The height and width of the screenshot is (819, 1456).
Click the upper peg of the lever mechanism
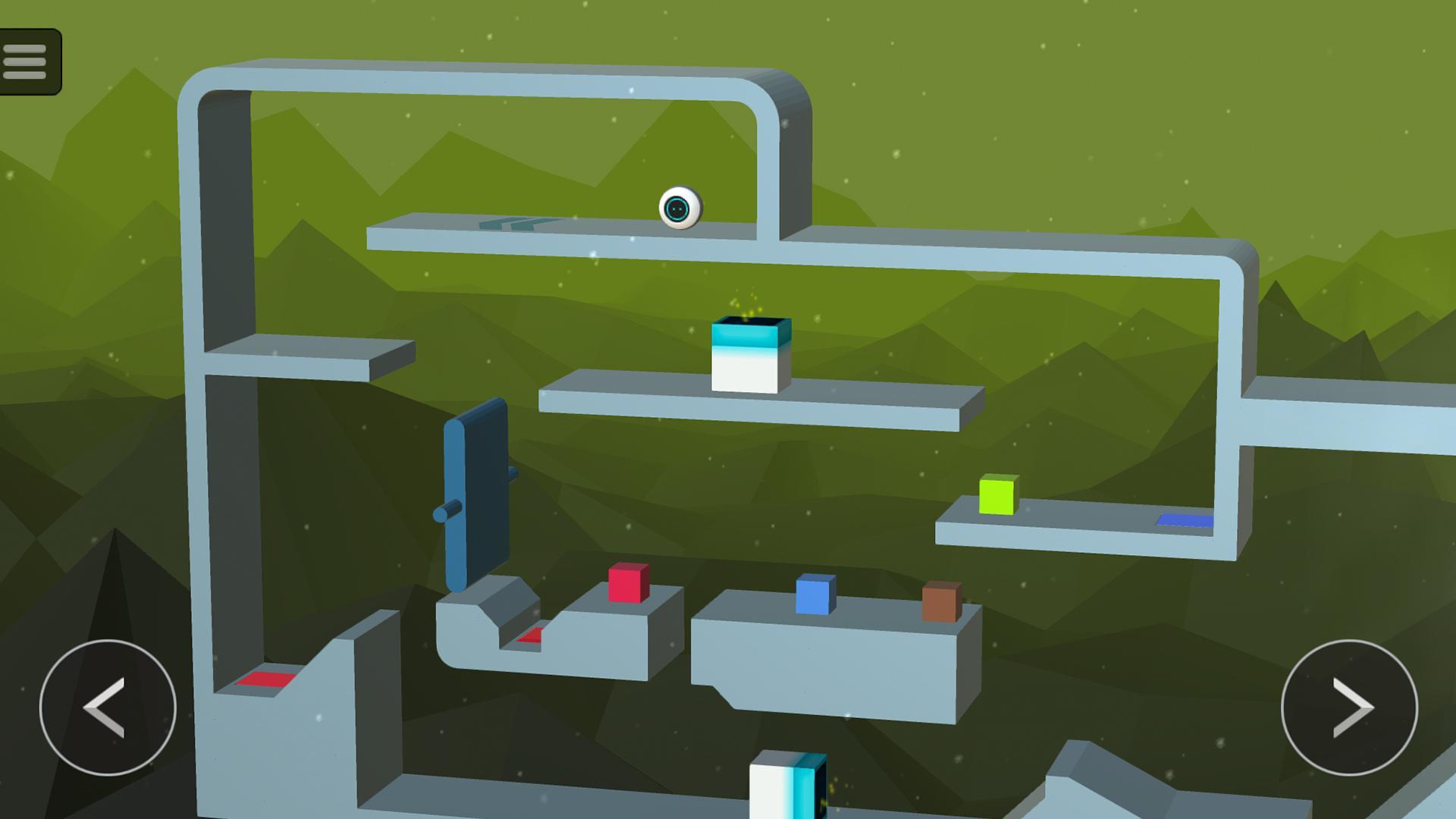click(x=512, y=473)
